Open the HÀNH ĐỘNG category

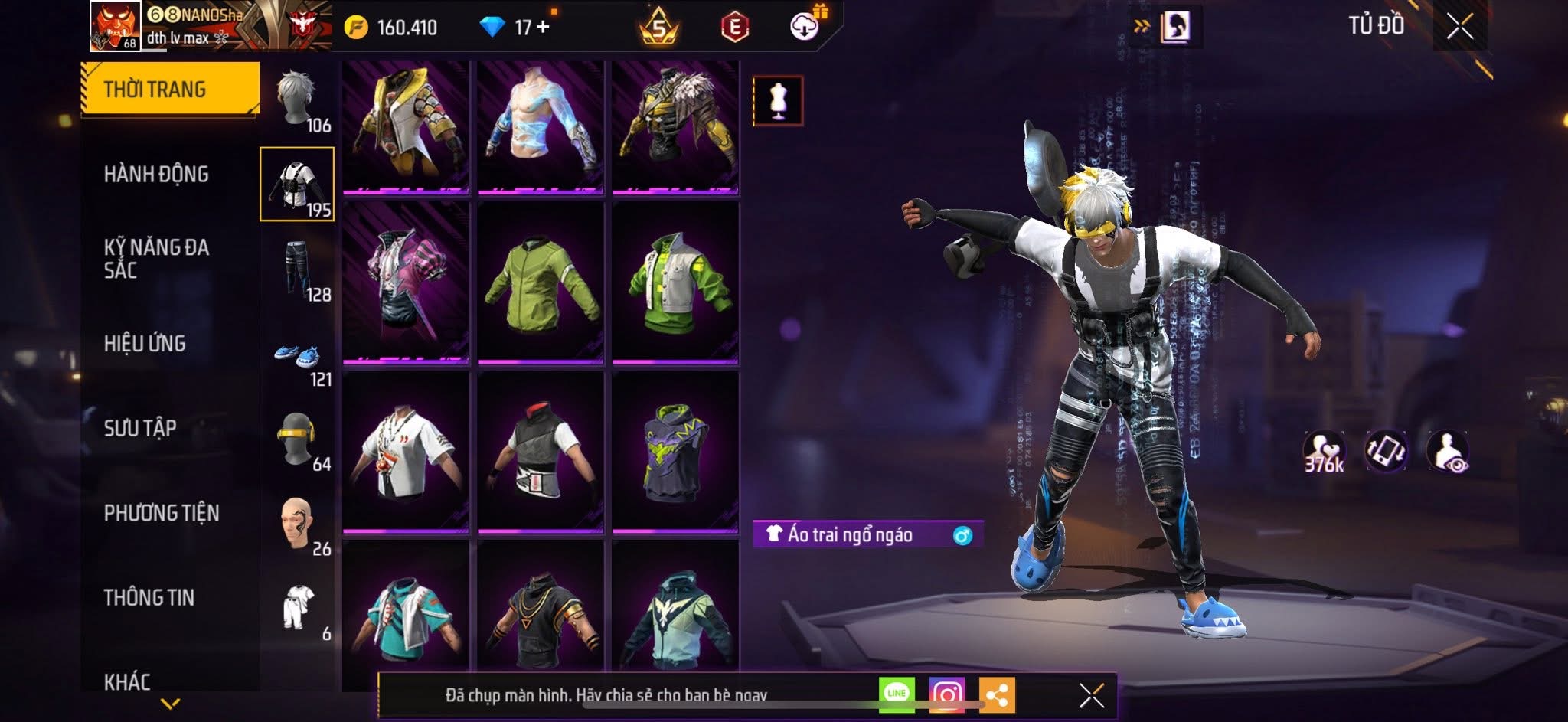[156, 175]
